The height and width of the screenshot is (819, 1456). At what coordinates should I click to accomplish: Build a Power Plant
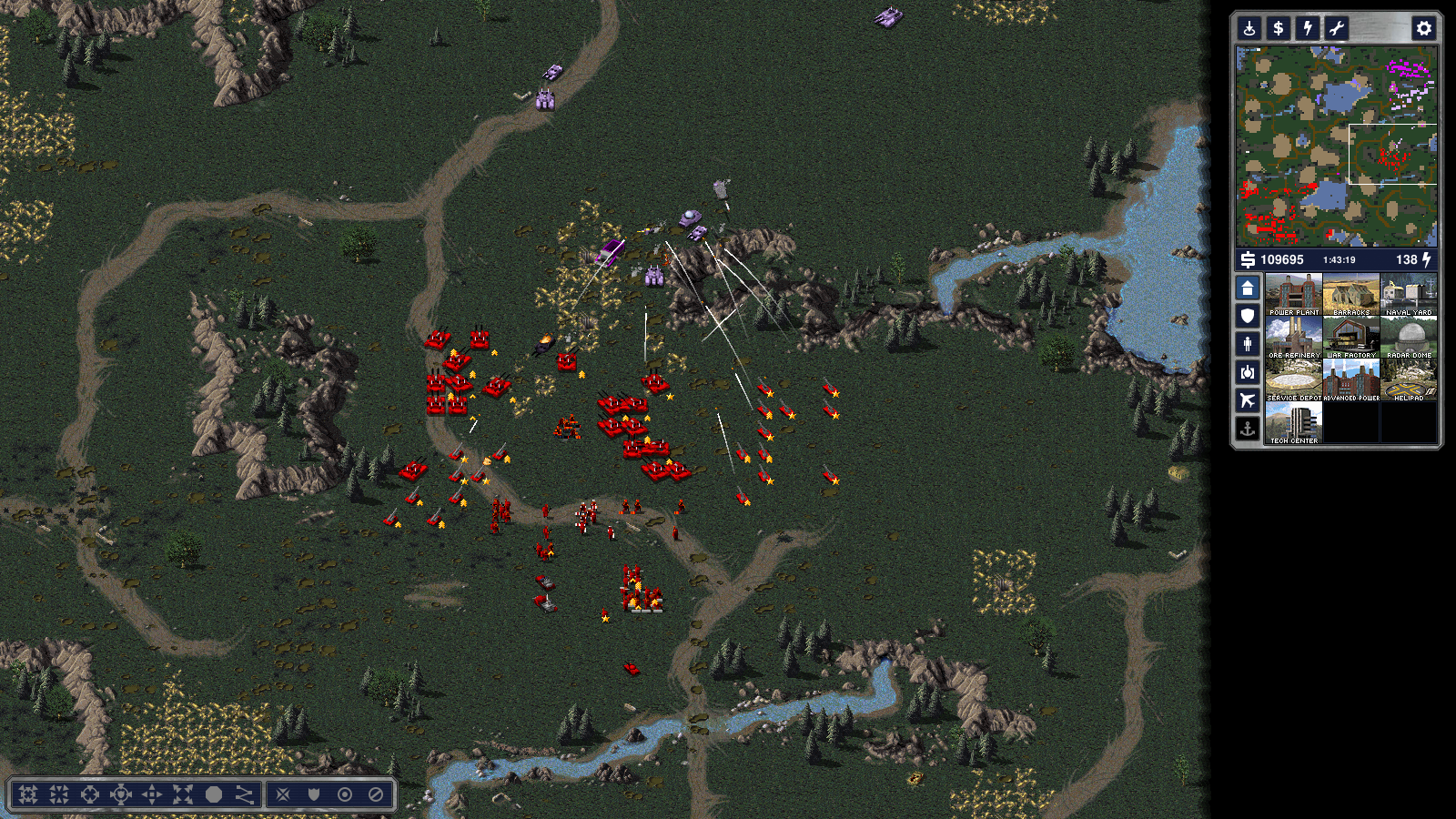tap(1293, 295)
